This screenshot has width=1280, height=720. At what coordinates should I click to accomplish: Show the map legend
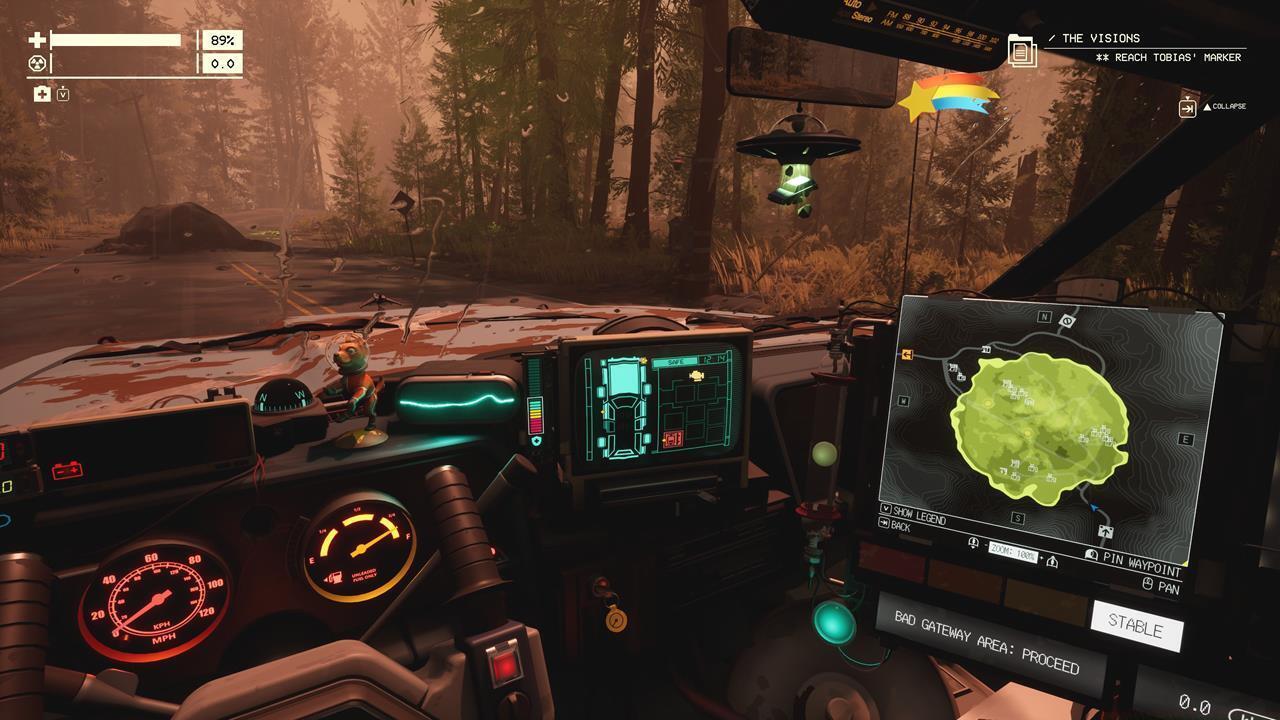tap(914, 515)
